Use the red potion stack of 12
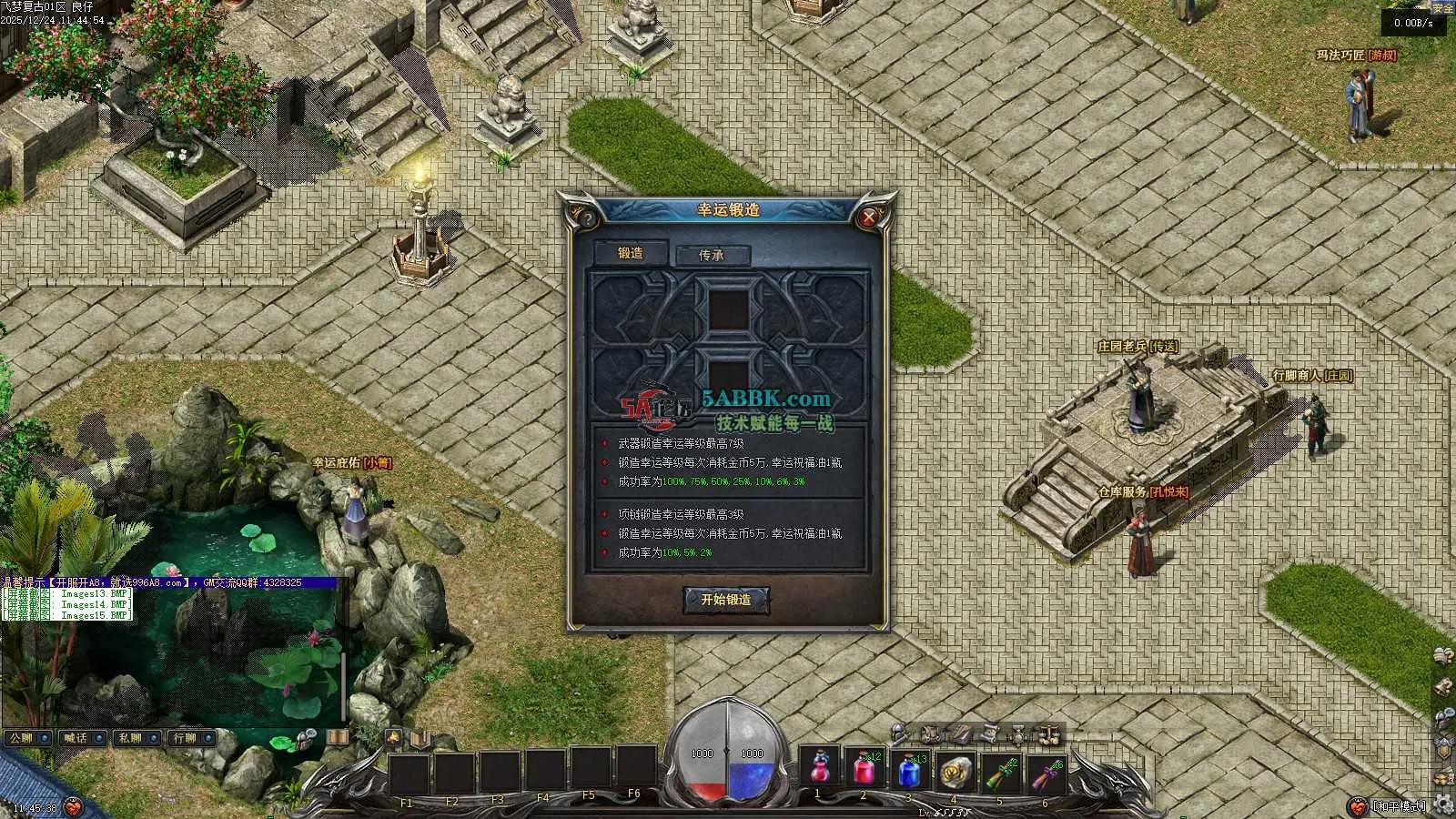The width and height of the screenshot is (1456, 819). tap(864, 770)
